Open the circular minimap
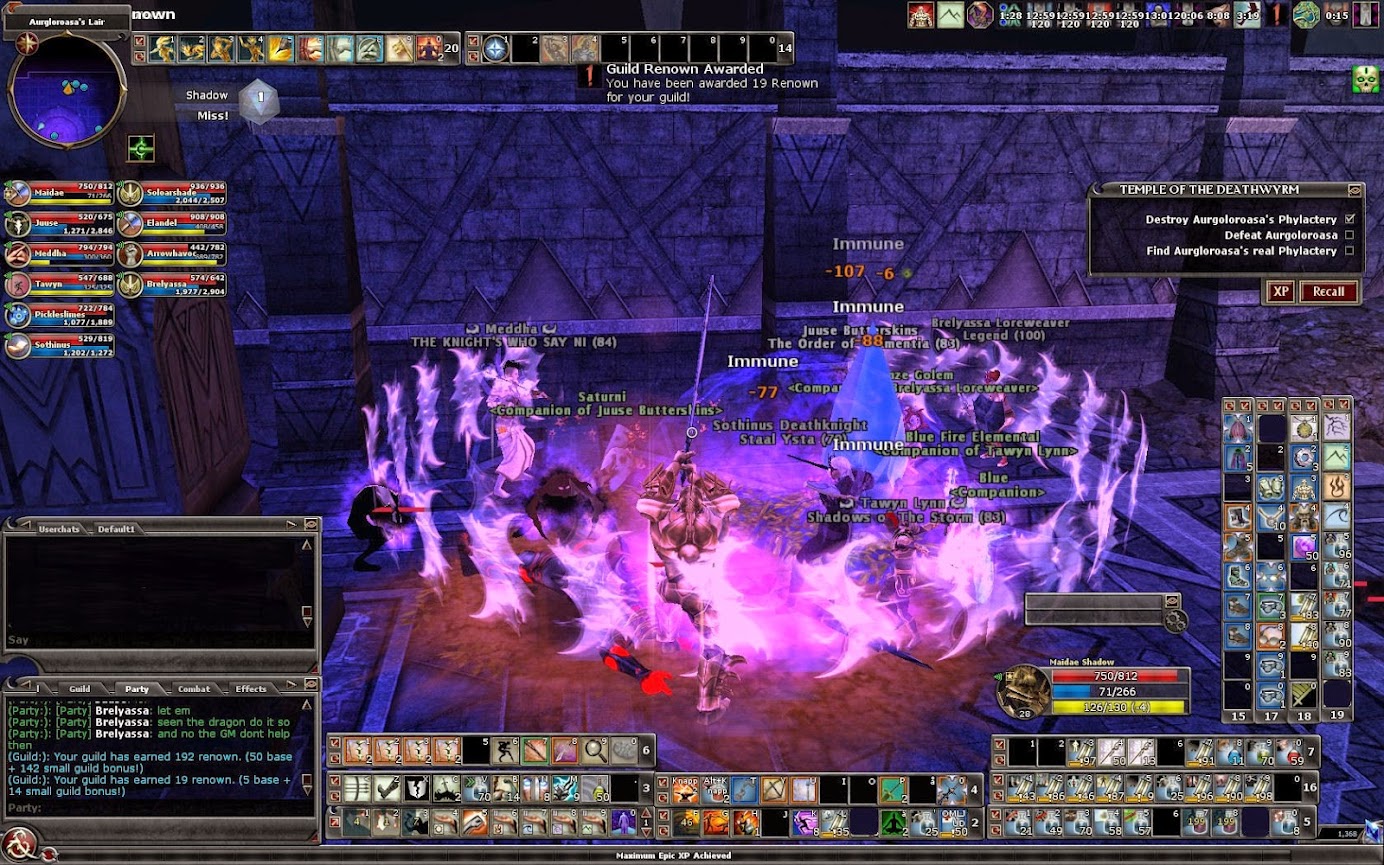Screen dimensions: 1384x865 click(66, 89)
